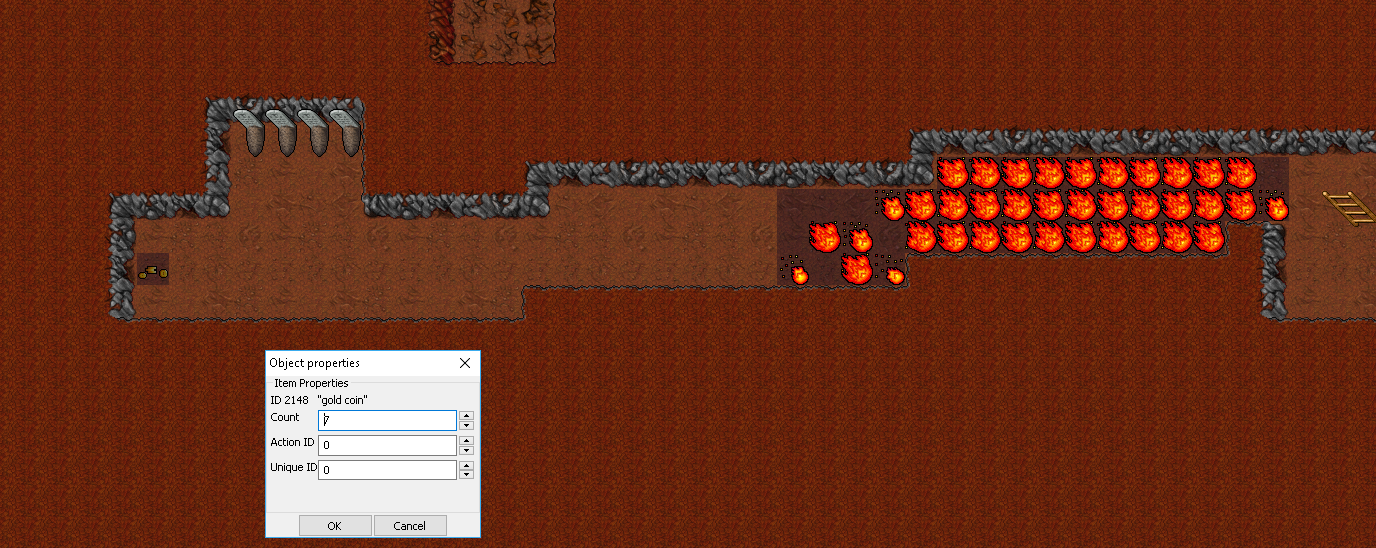
Task: Cancel the Object properties dialog
Action: (x=410, y=526)
